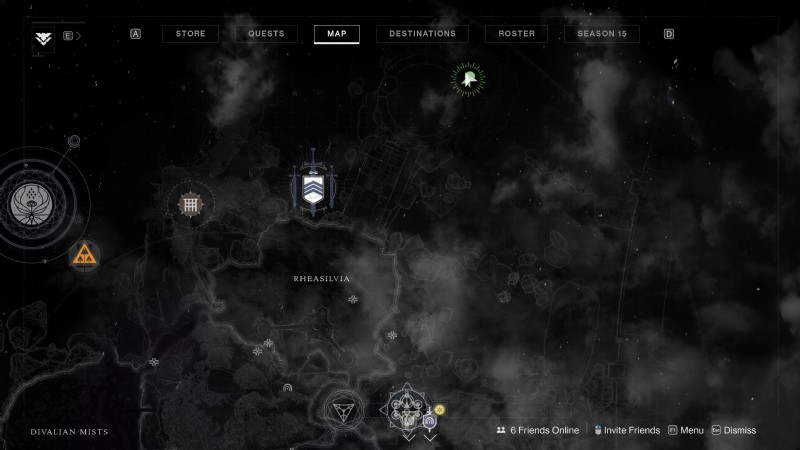Select the Map tab
The width and height of the screenshot is (800, 450).
336,34
